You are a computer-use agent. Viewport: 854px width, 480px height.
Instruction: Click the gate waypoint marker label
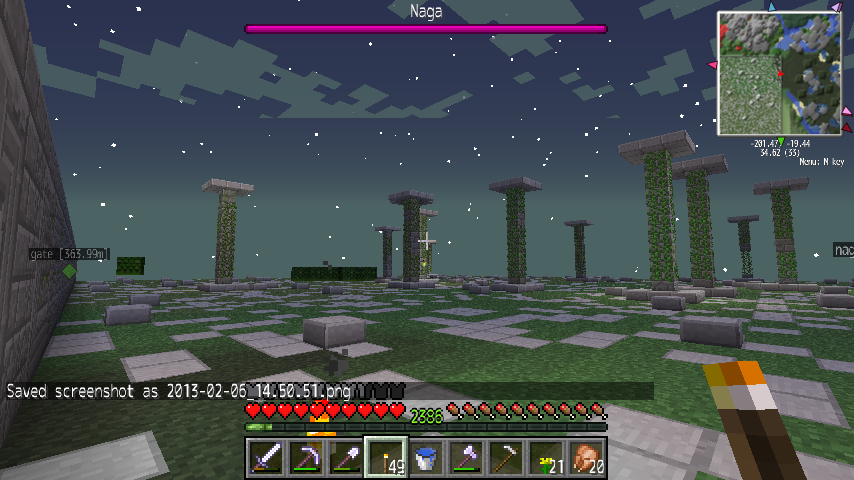[x=69, y=254]
